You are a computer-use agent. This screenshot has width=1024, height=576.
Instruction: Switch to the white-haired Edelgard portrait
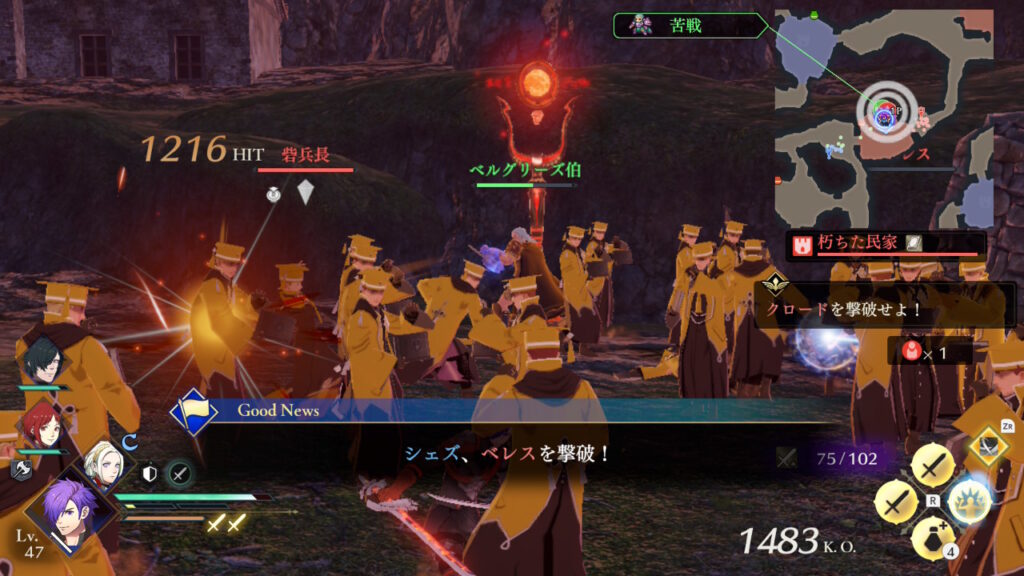pyautogui.click(x=106, y=464)
